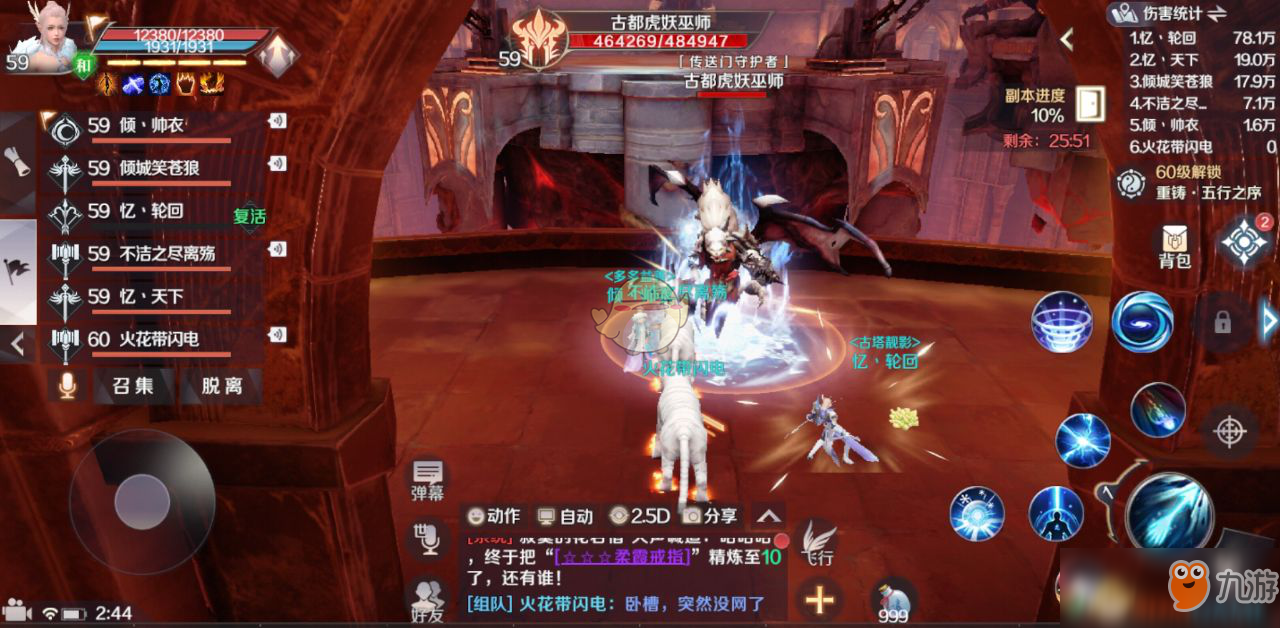
Task: Click the 分享 share button
Action: (x=710, y=516)
